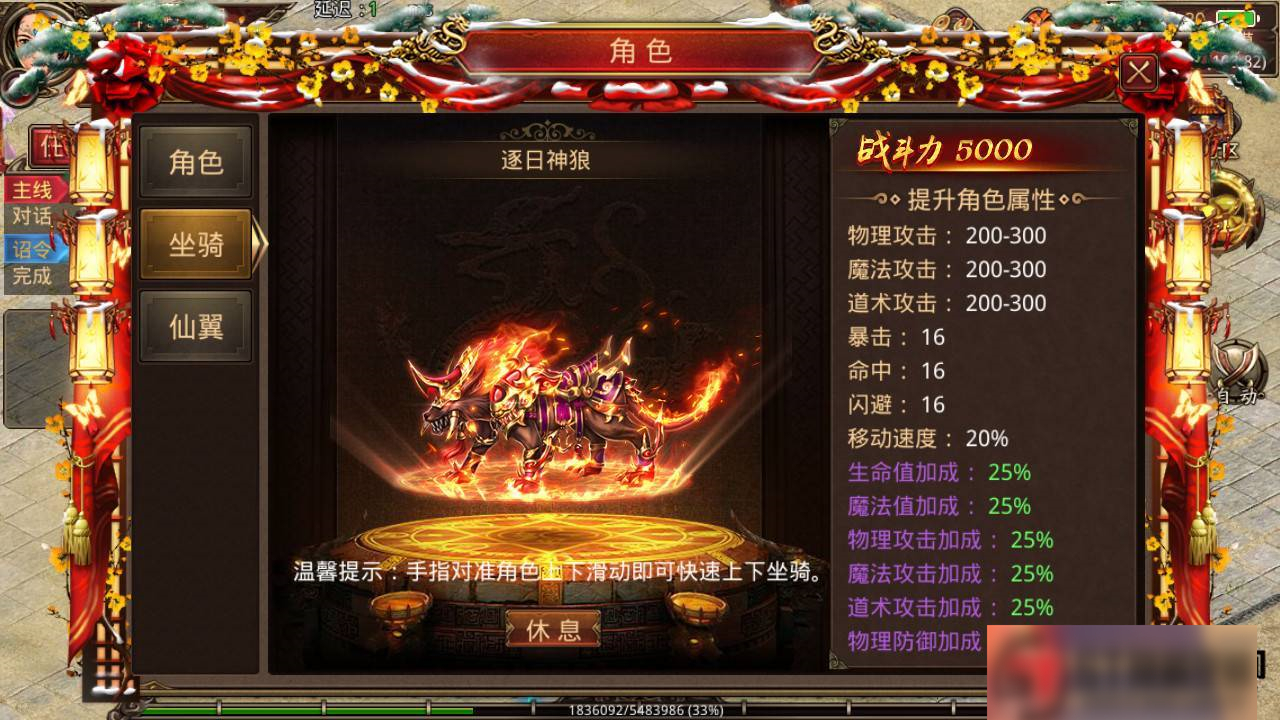Click the shield emblem on right edge
Screen dimensions: 1280x720
coord(1238,358)
